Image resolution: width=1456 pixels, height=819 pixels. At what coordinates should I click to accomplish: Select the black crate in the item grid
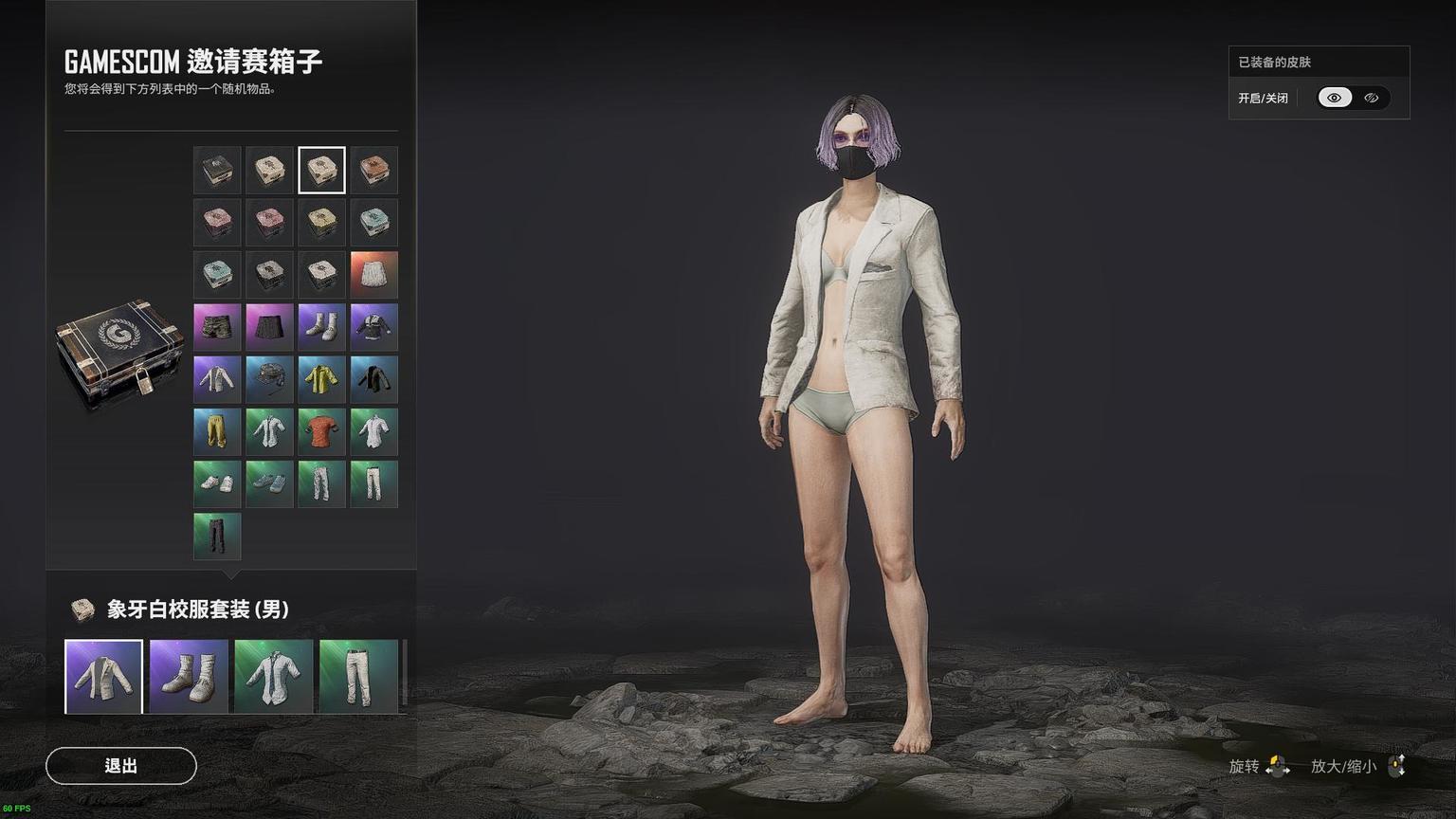(217, 171)
